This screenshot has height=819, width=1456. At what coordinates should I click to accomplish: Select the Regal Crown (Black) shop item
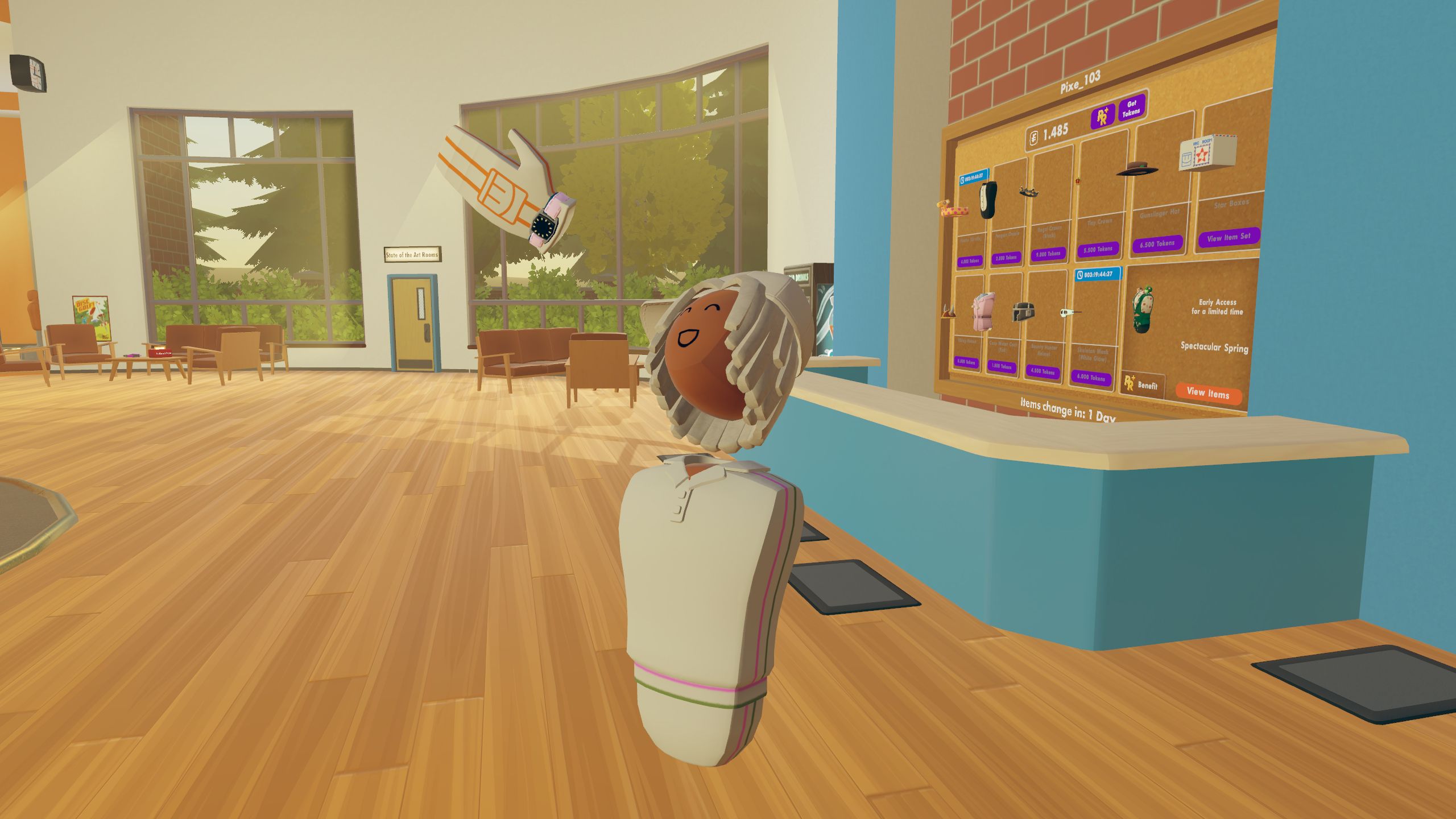1028,191
